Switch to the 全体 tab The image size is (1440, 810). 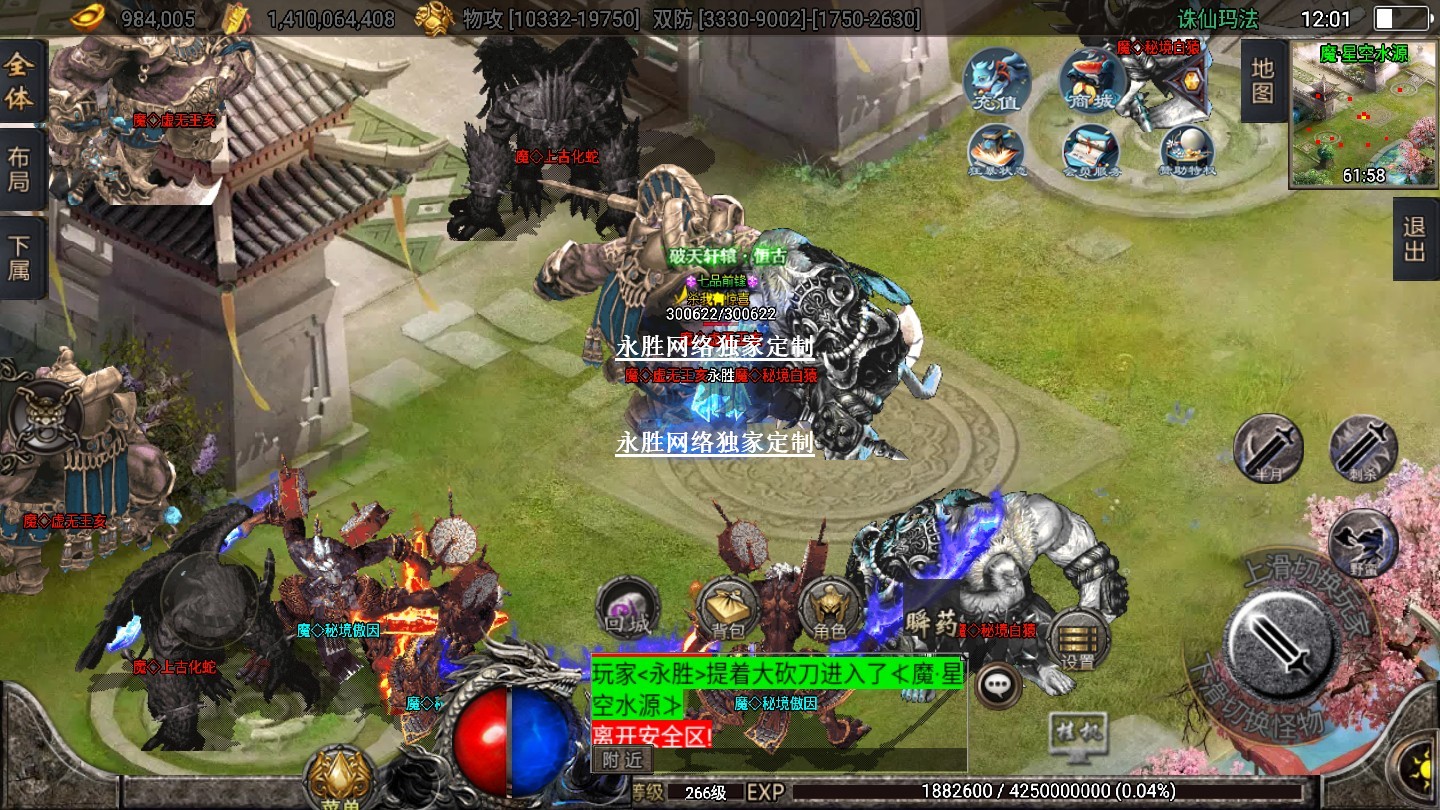[20, 82]
